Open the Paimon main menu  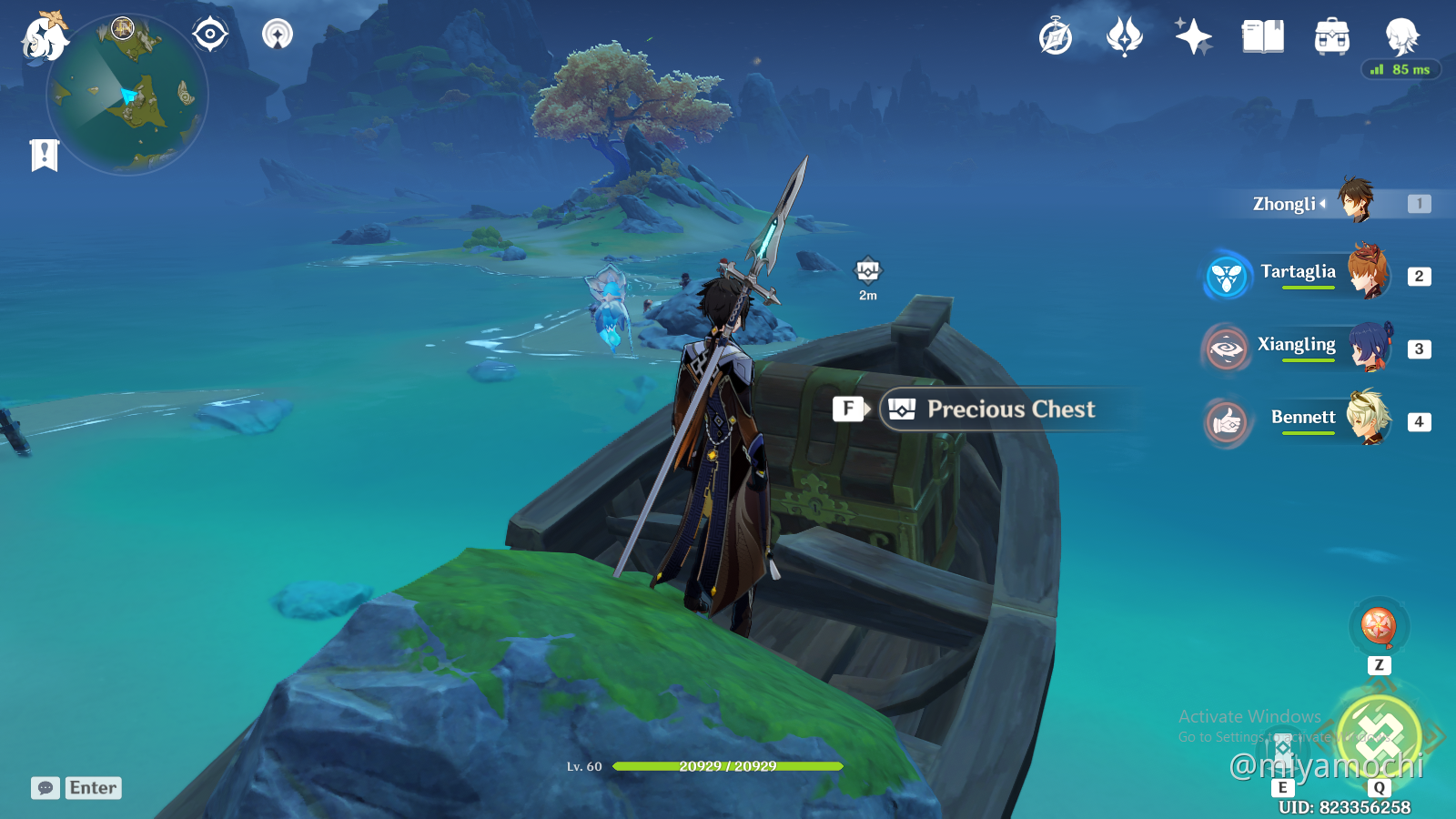pos(41,36)
